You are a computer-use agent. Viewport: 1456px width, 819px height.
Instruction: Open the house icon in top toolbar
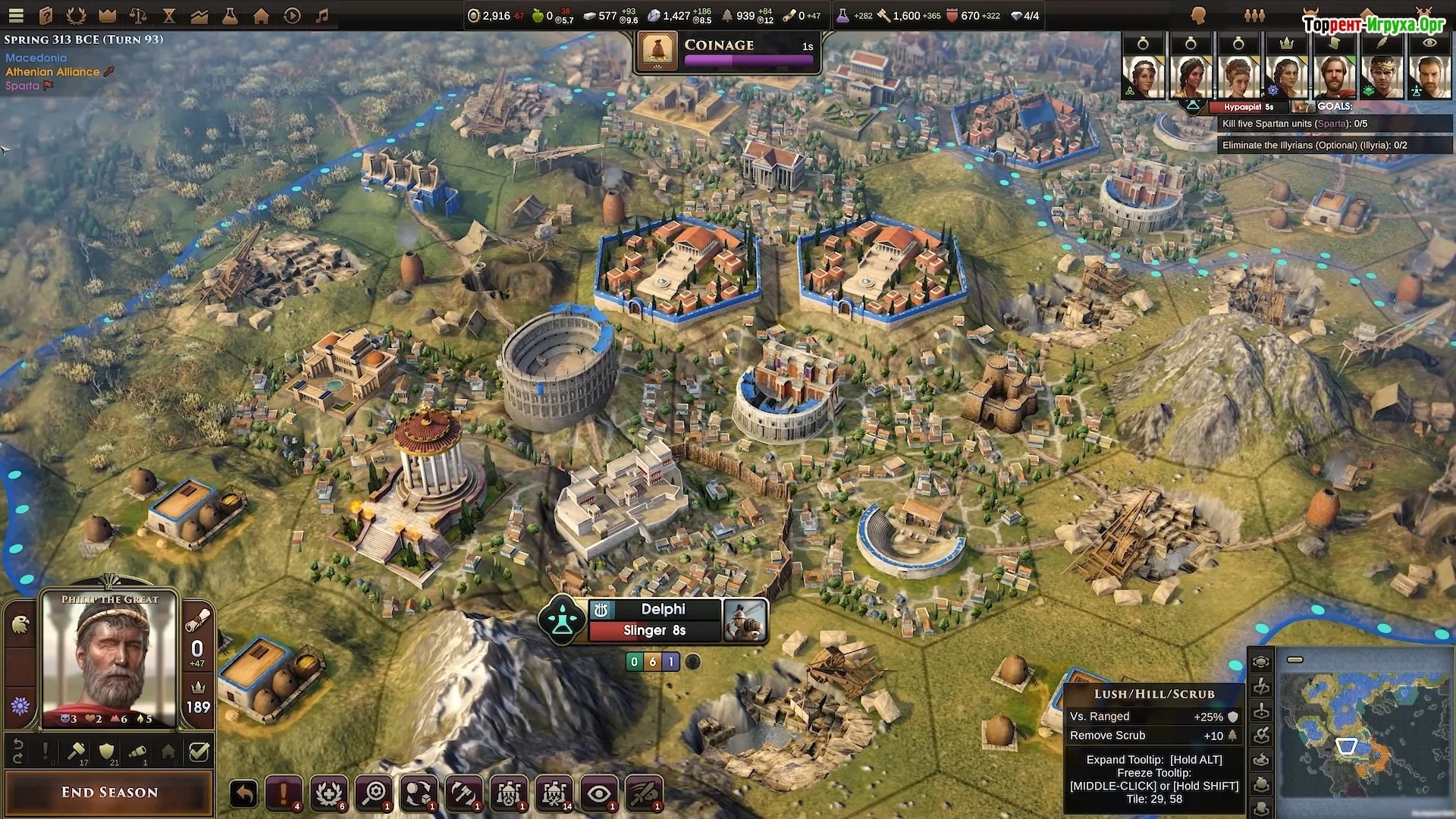(x=261, y=15)
